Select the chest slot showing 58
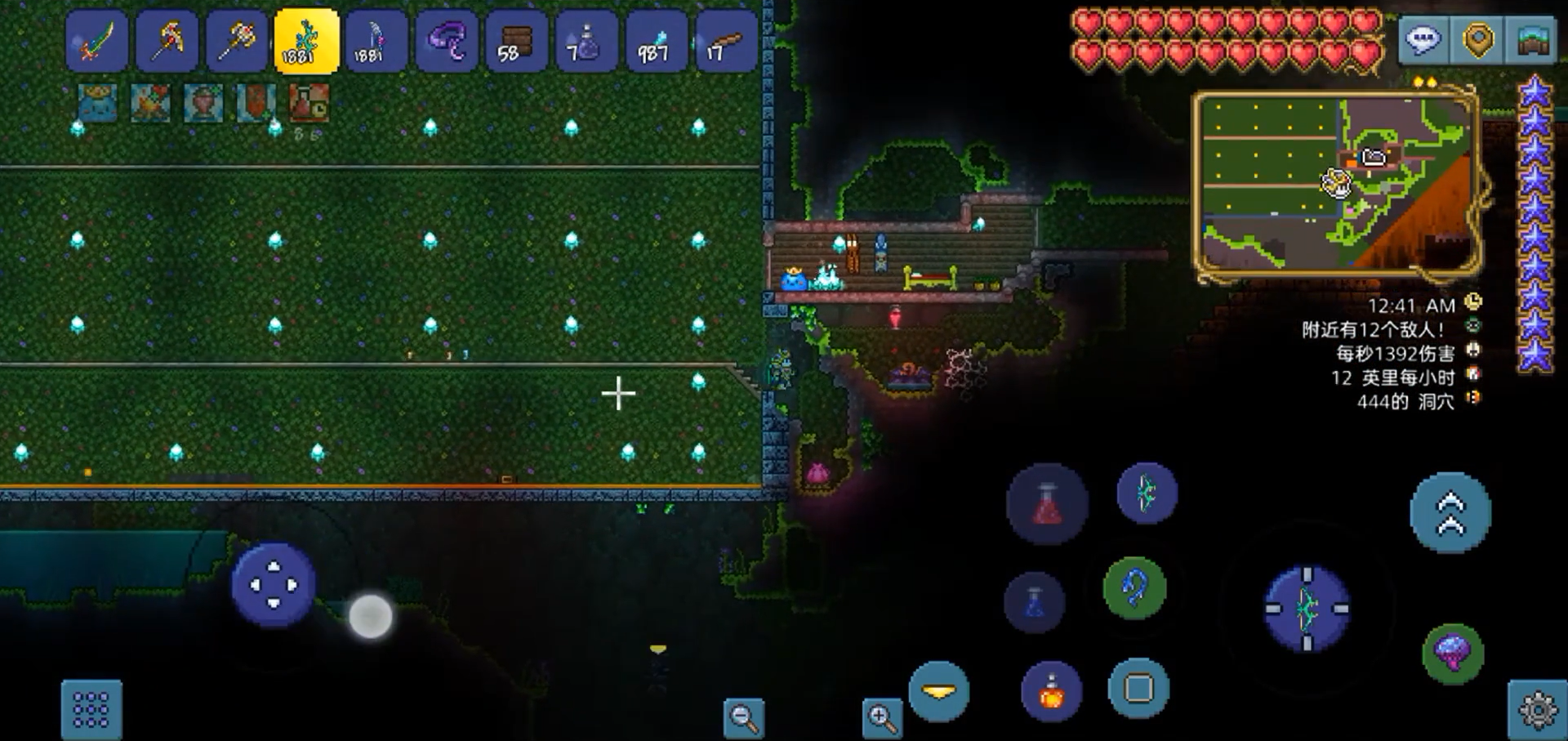 (516, 42)
